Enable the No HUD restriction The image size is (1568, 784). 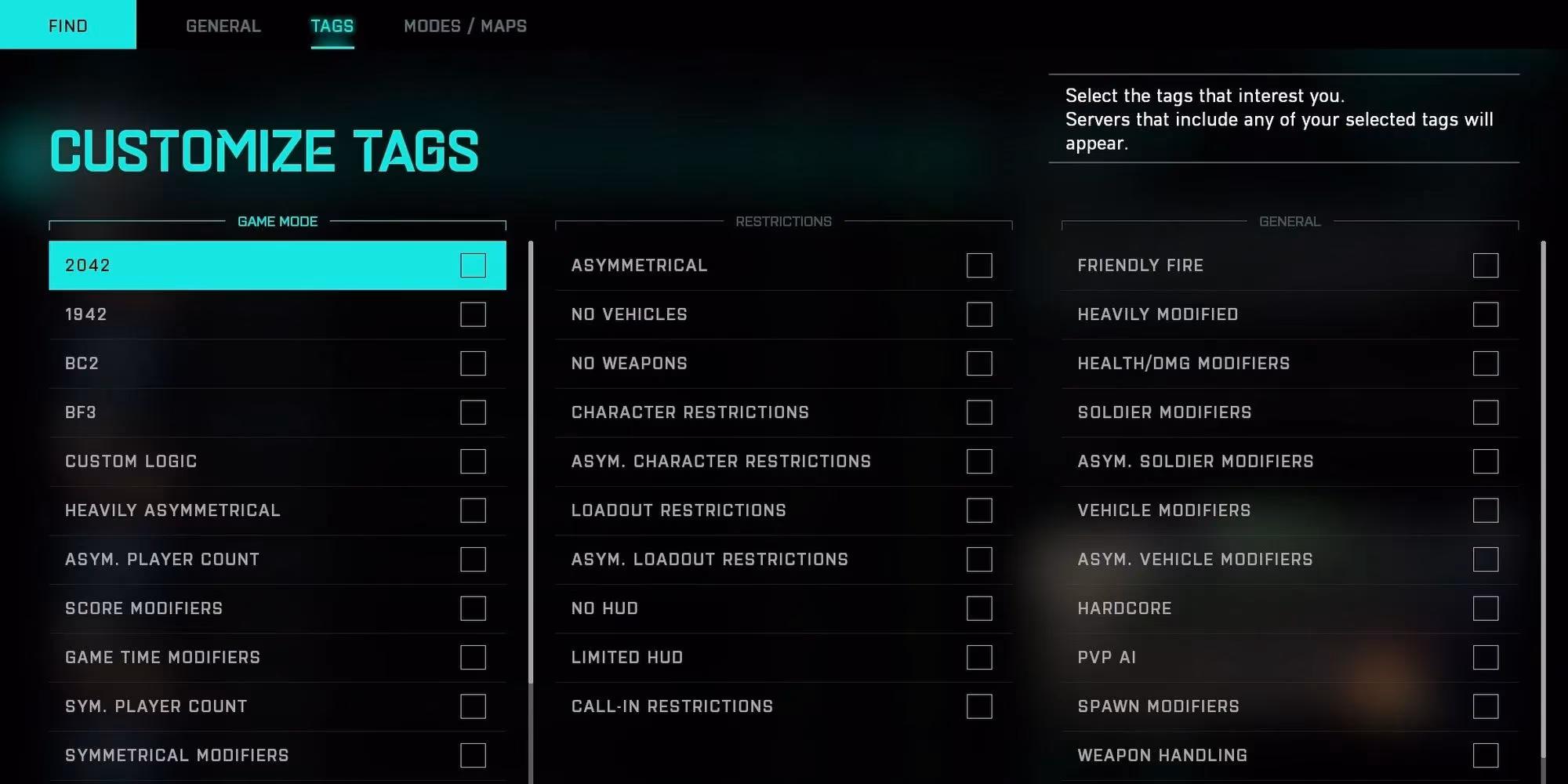pyautogui.click(x=979, y=608)
